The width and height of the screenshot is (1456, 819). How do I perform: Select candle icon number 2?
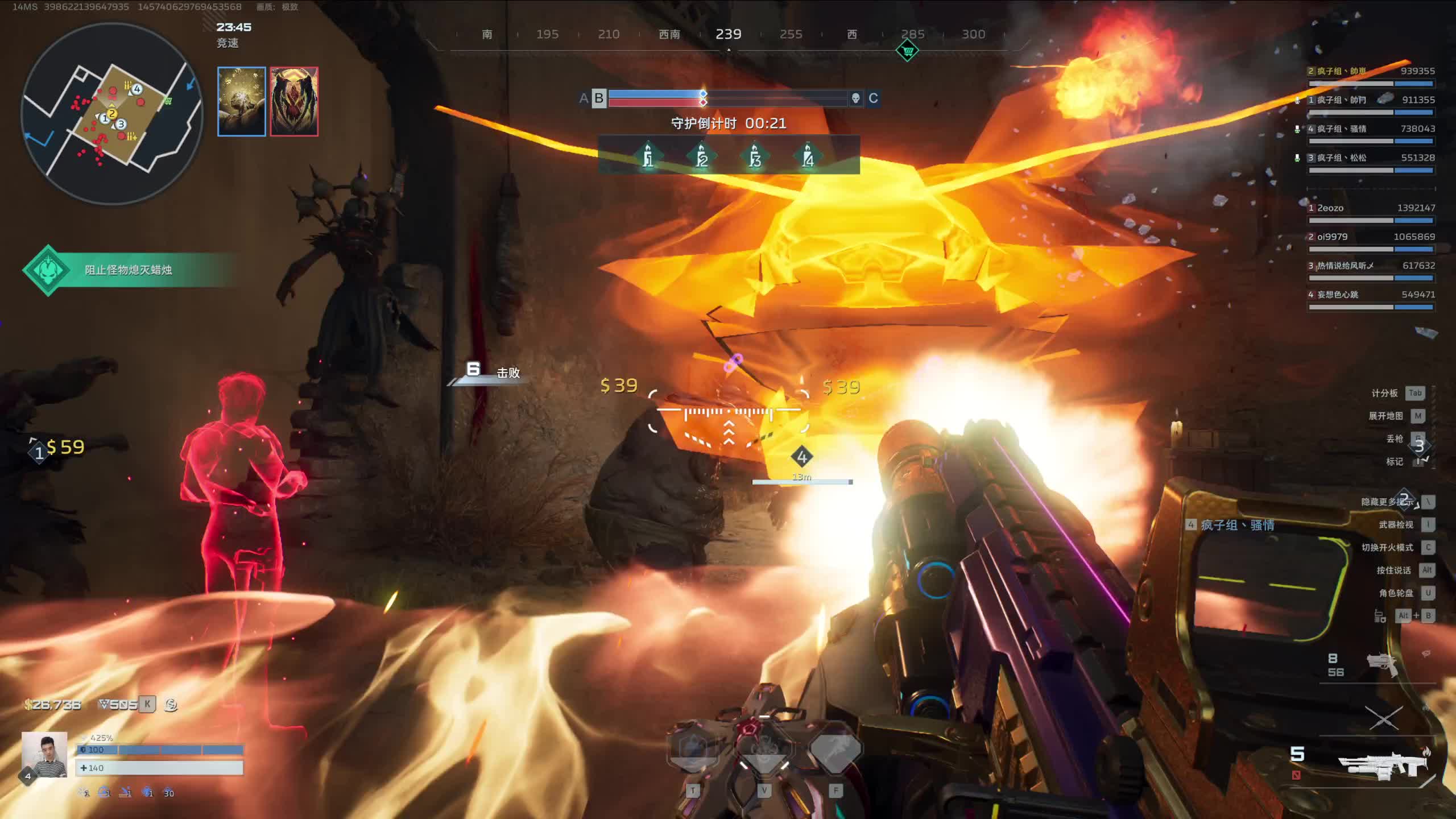(701, 156)
